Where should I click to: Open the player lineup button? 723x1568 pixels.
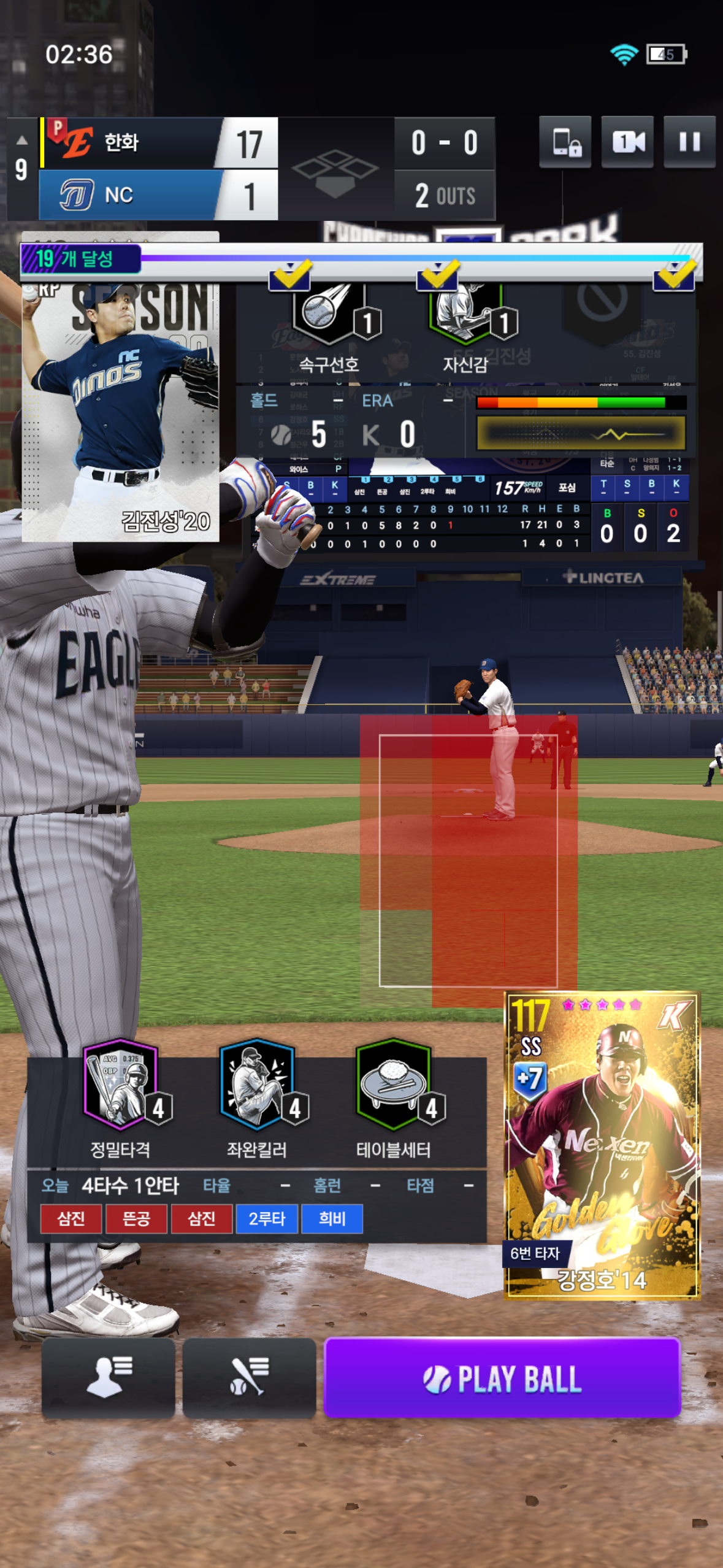click(x=109, y=1378)
